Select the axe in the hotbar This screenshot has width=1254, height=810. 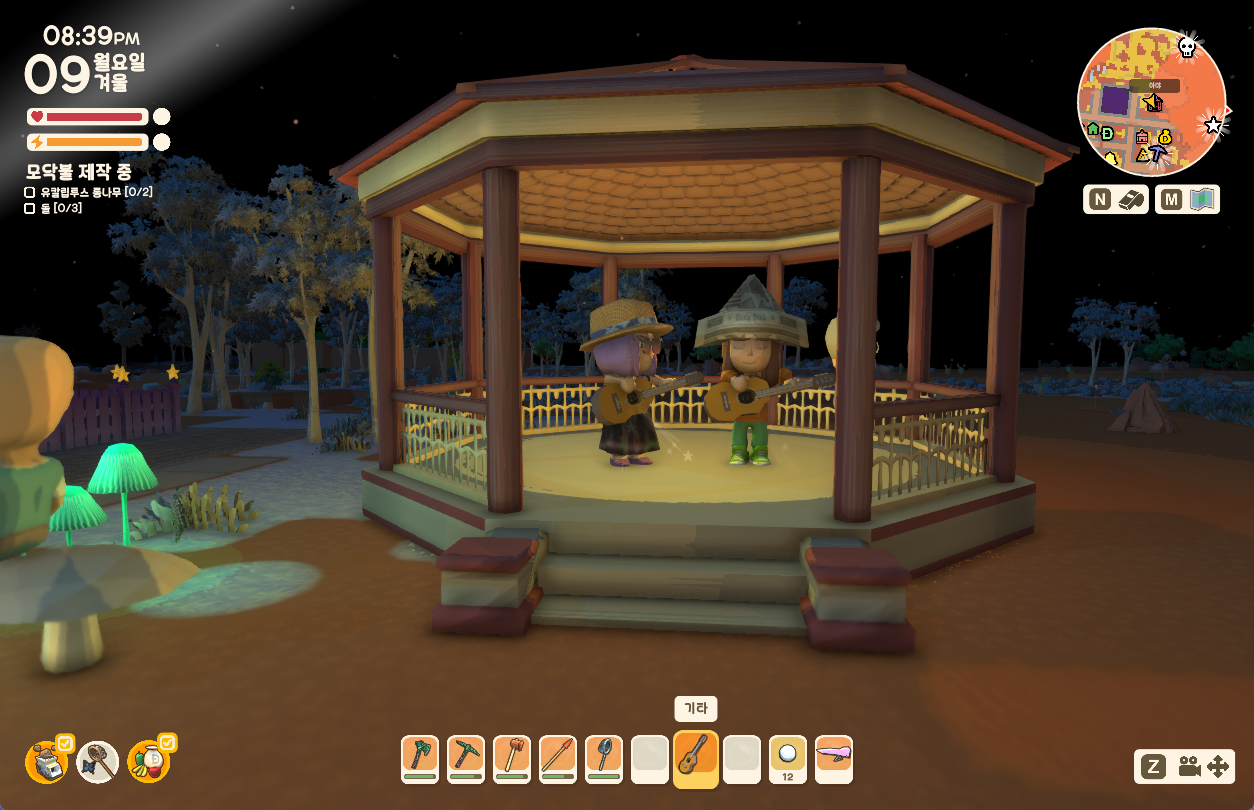(420, 759)
